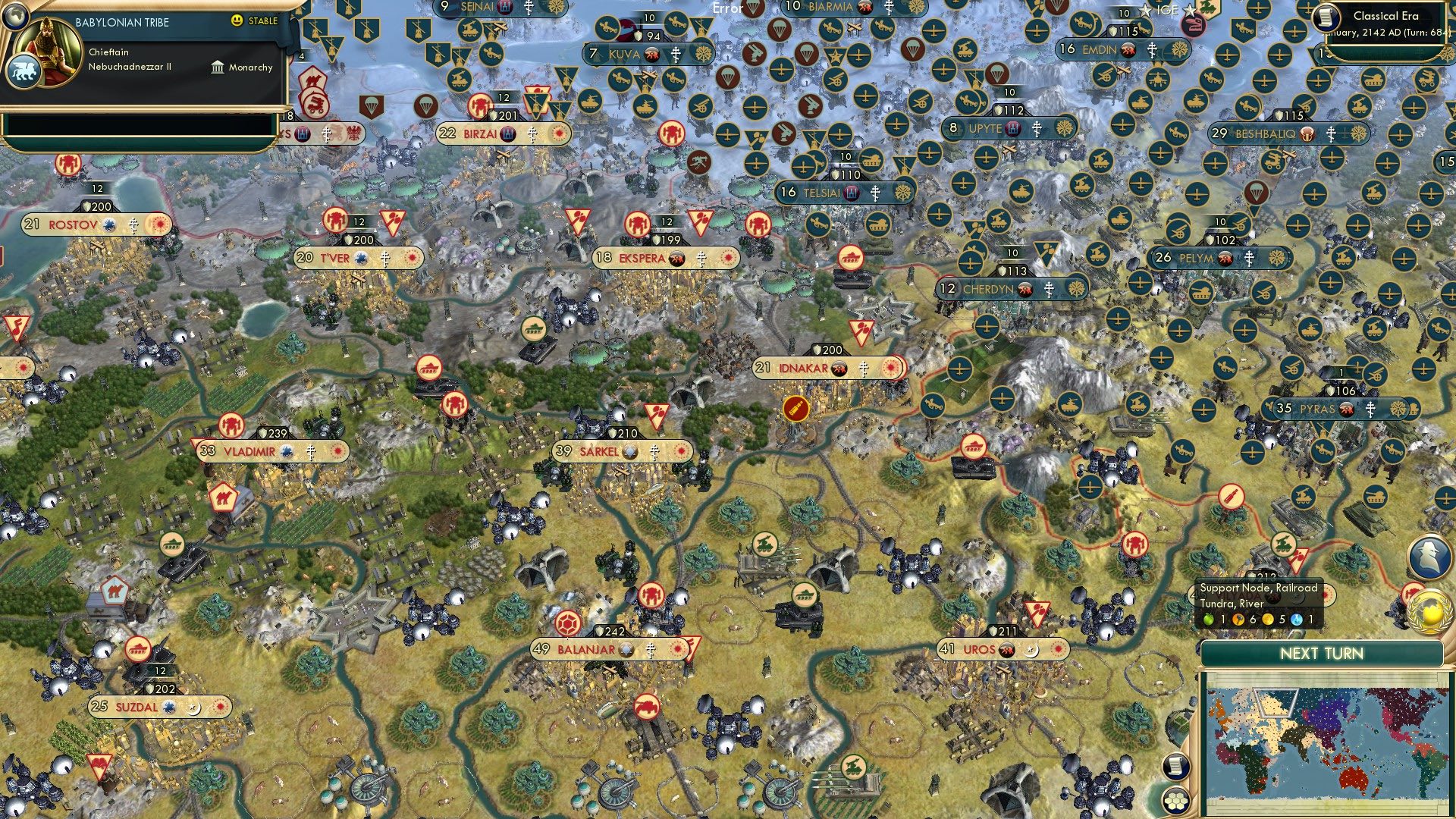Click the Monarchy government icon

pyautogui.click(x=218, y=67)
